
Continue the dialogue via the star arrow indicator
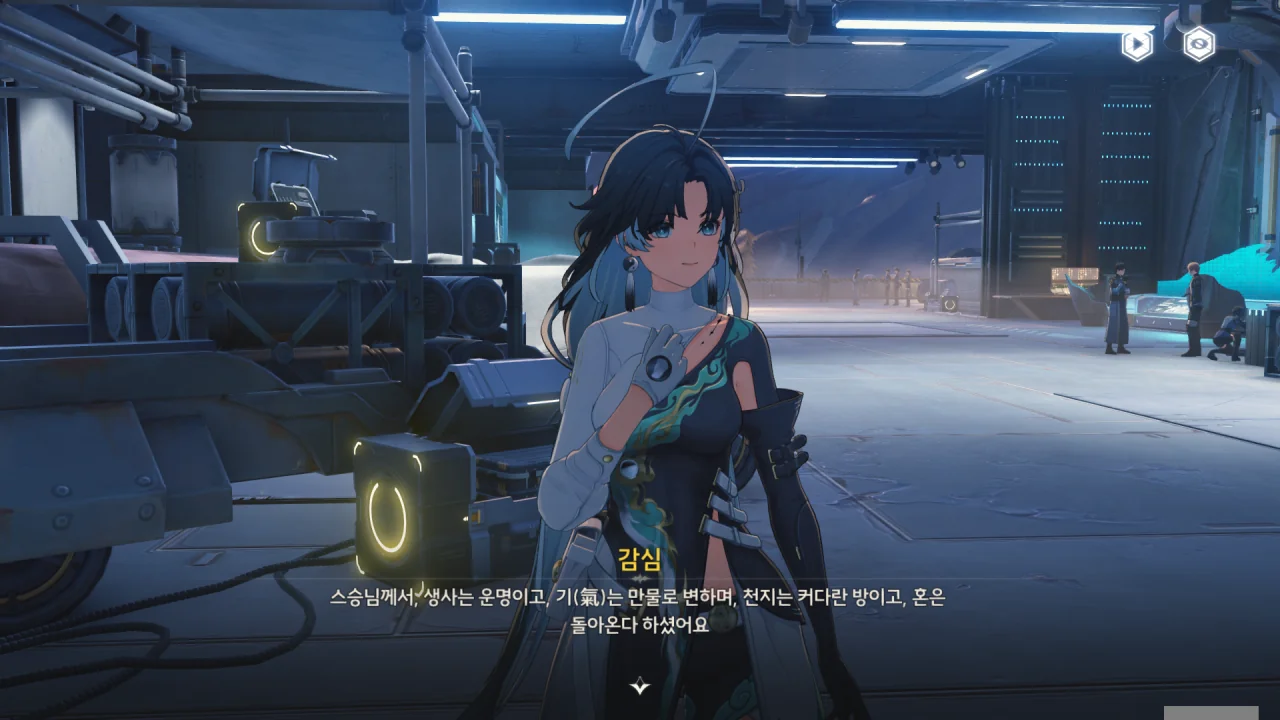point(640,686)
